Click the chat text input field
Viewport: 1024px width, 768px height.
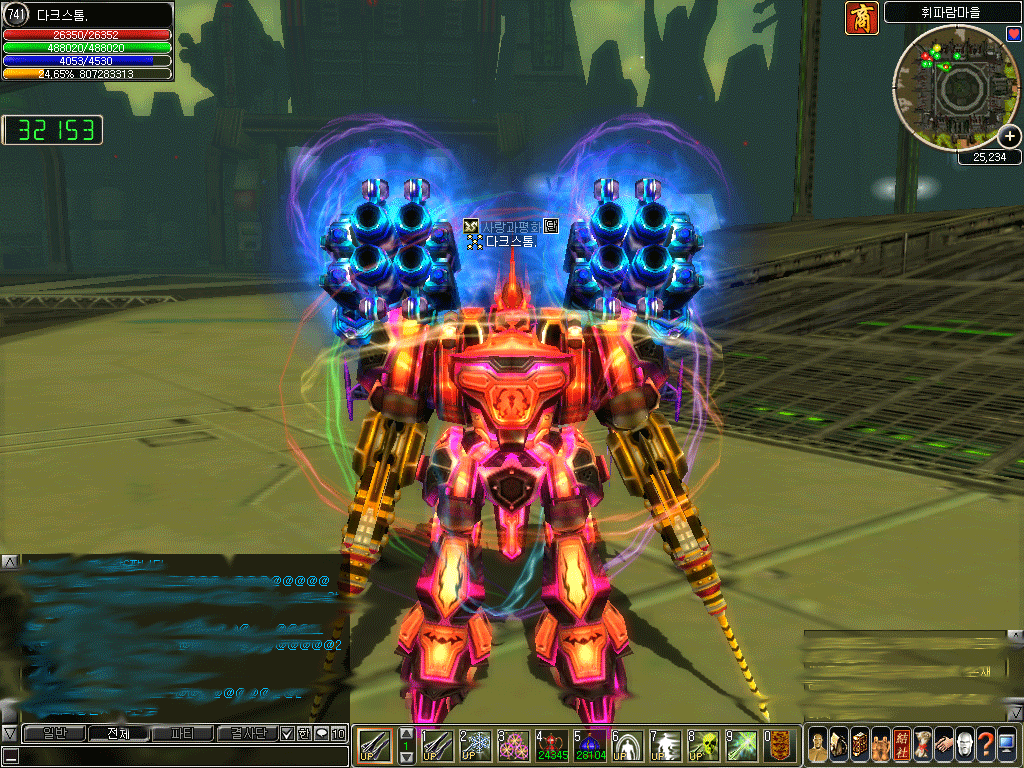point(180,756)
